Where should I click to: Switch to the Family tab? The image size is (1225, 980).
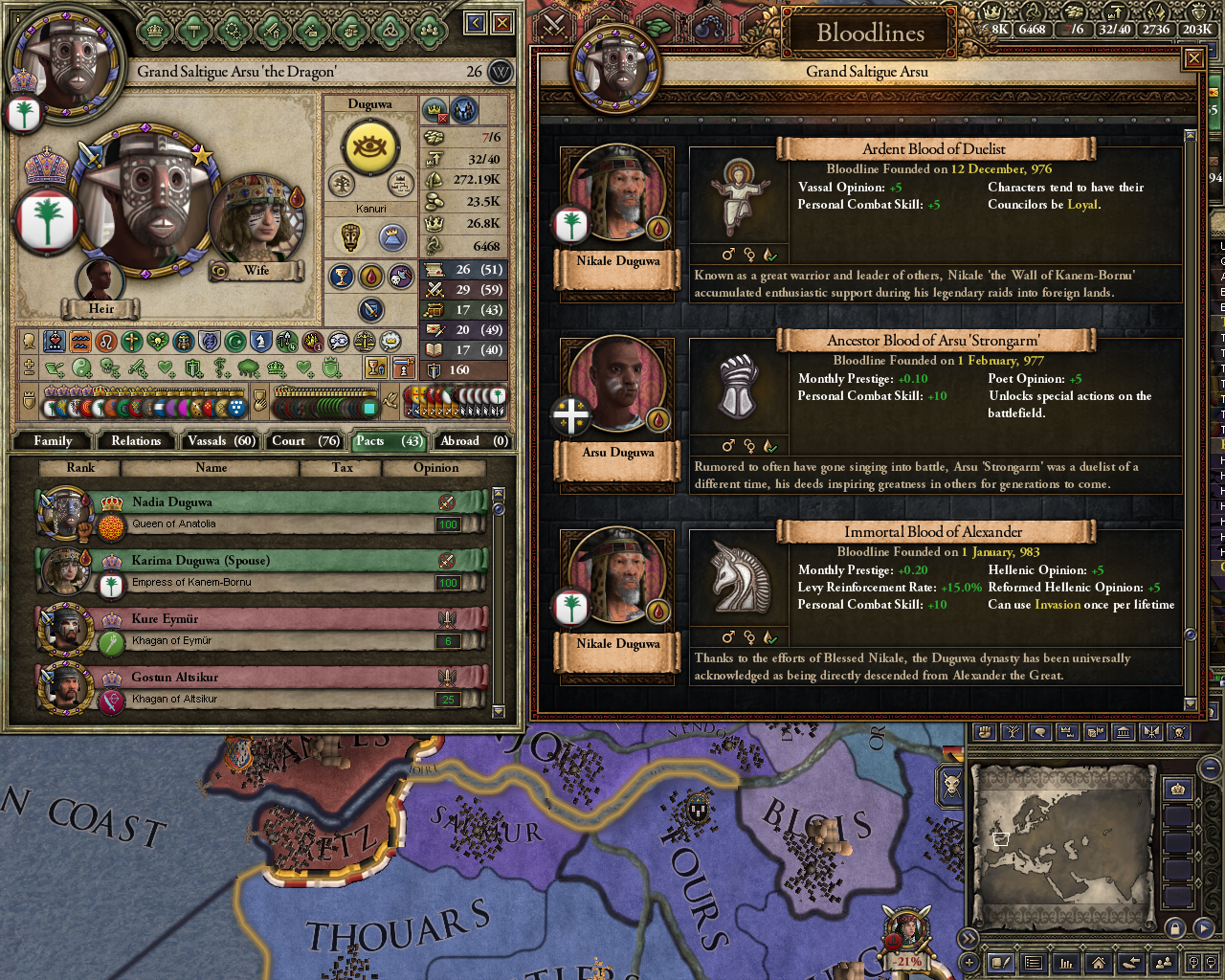pos(52,440)
